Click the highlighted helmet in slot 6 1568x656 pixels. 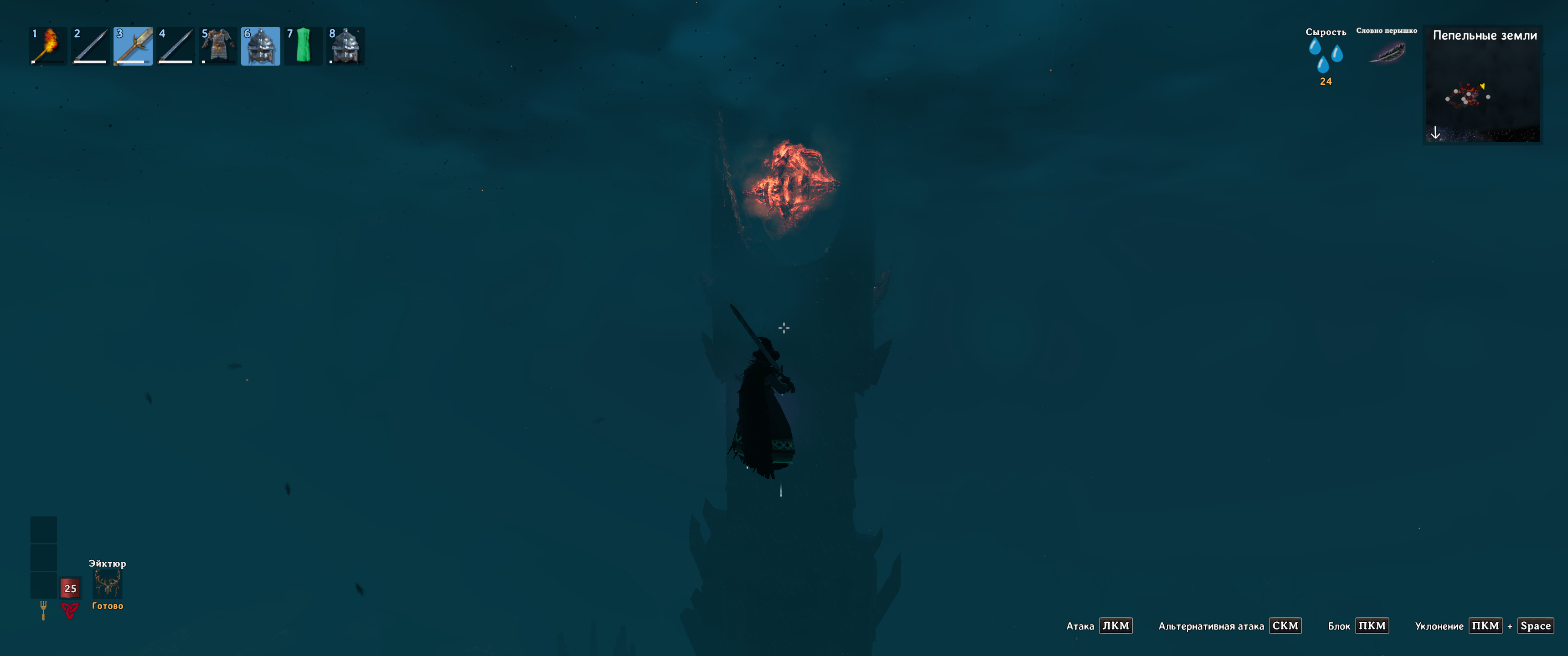coord(261,46)
